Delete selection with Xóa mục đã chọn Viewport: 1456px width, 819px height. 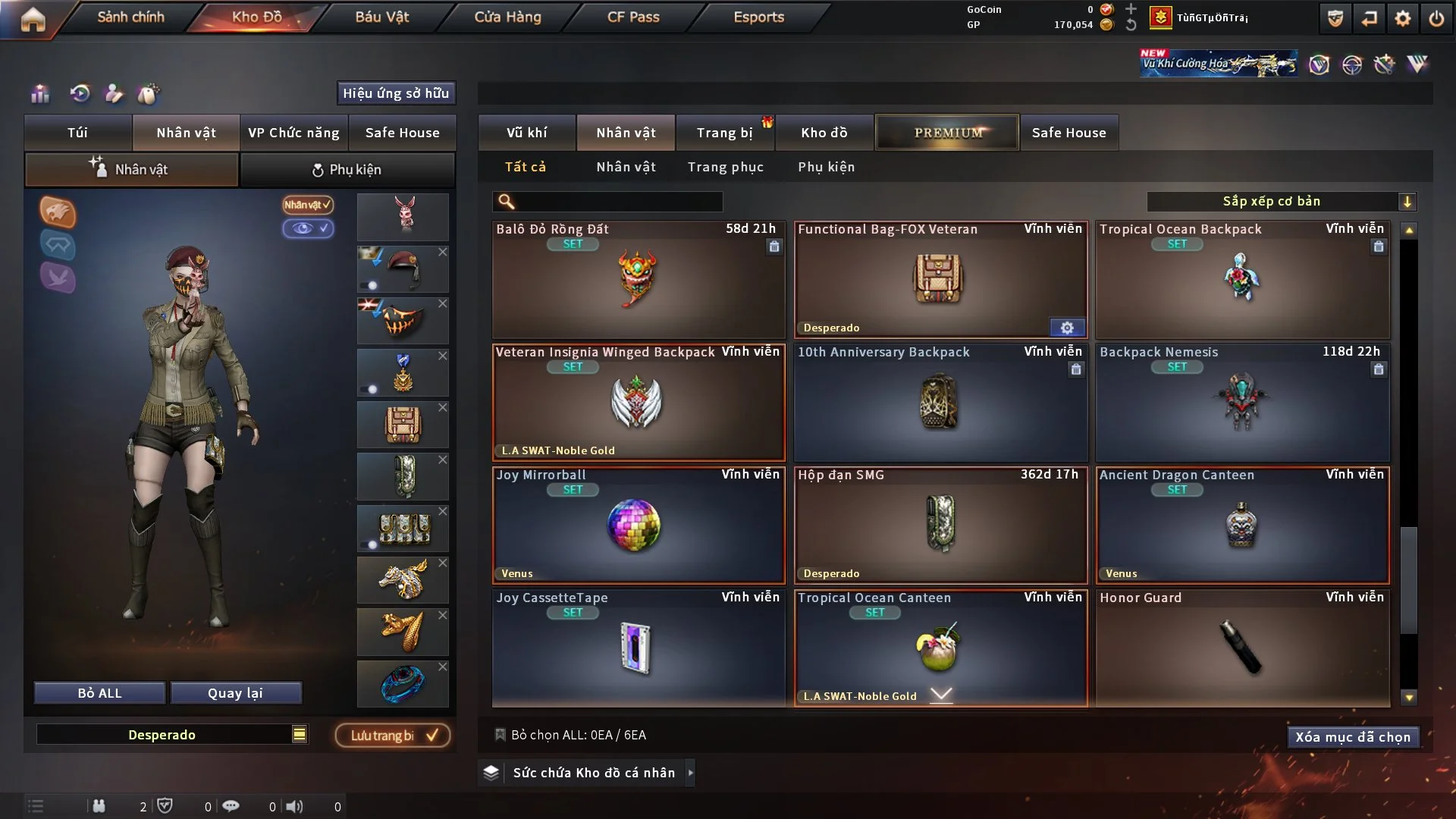(x=1352, y=737)
